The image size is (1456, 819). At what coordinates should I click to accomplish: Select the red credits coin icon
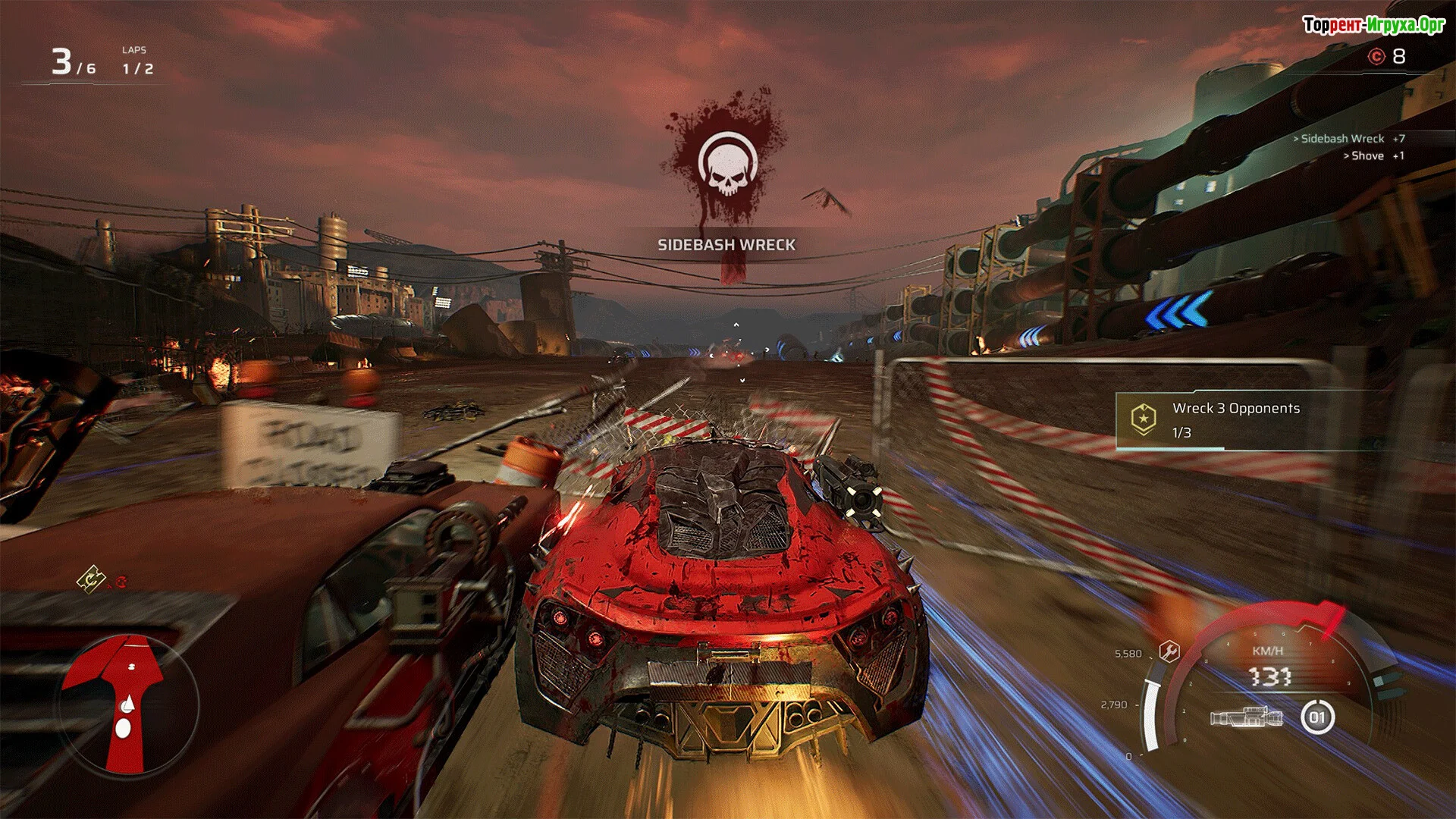1376,56
